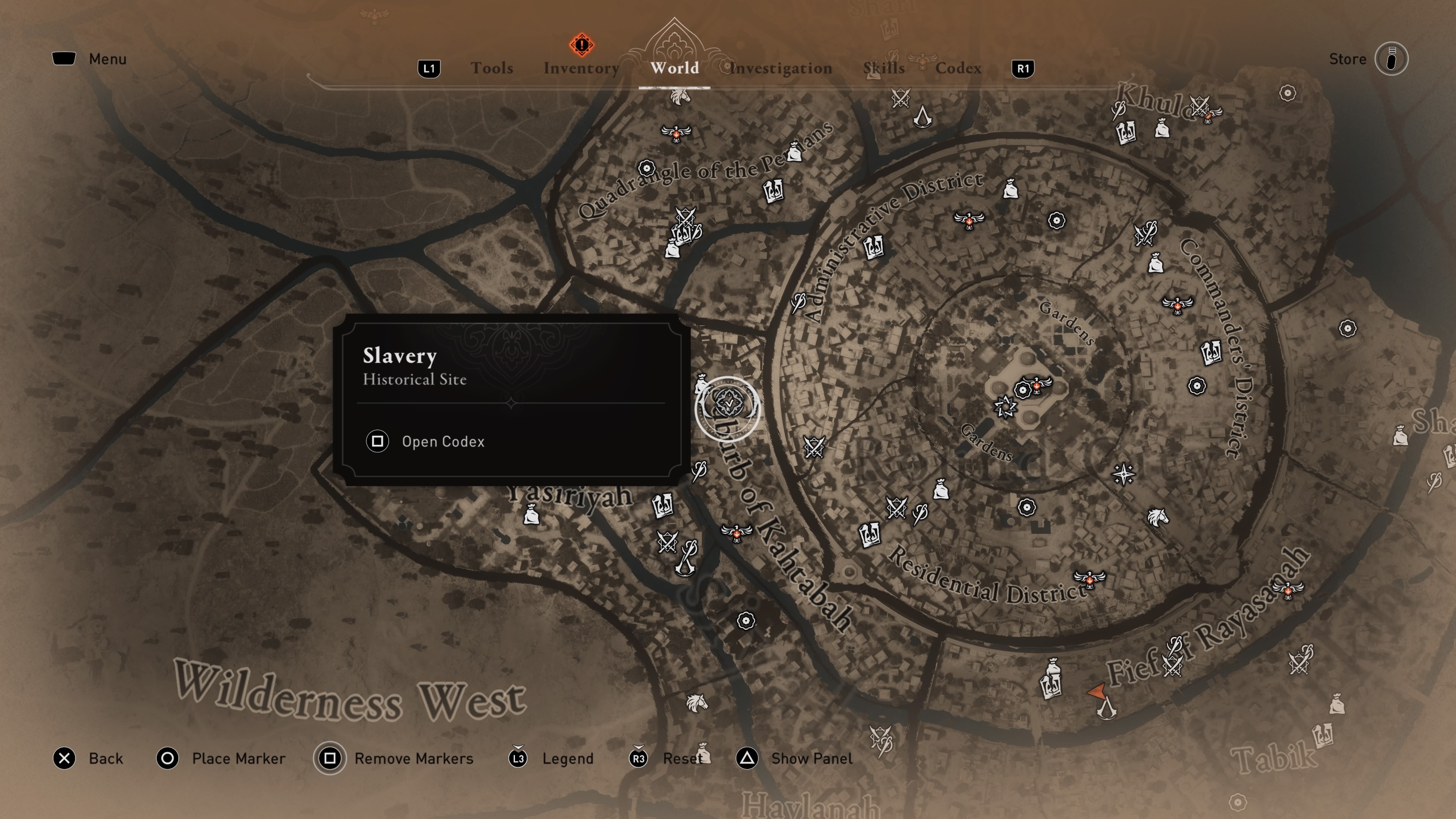Switch to the Tools tab
The width and height of the screenshot is (1456, 819).
click(492, 68)
